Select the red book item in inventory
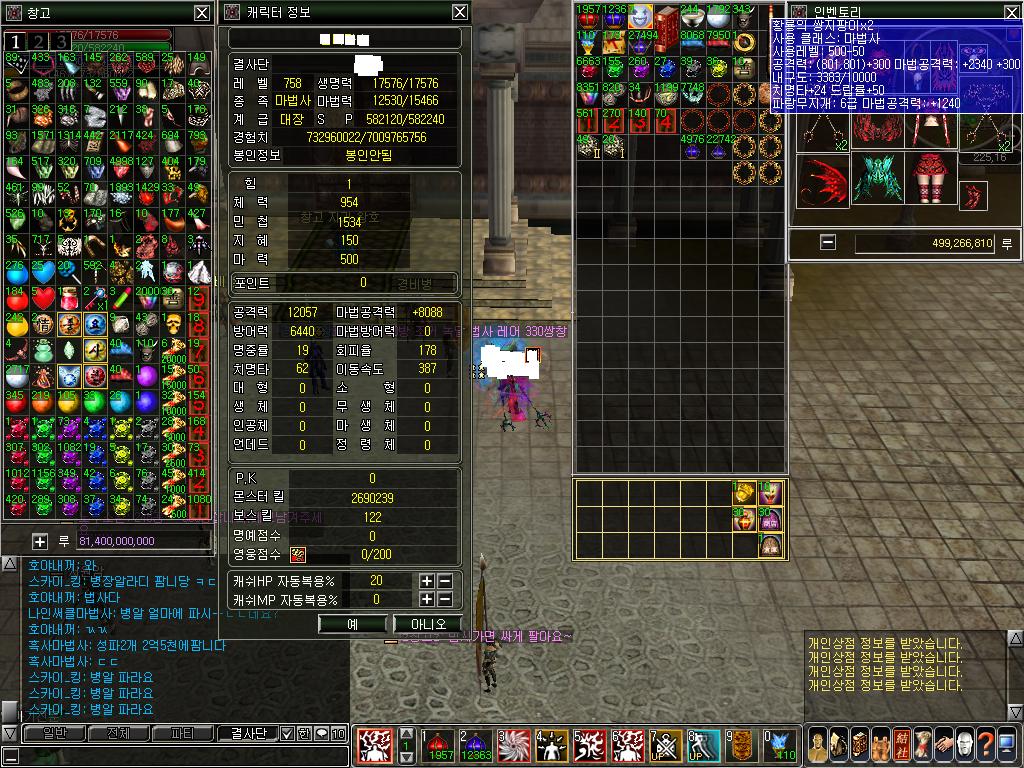This screenshot has height=768, width=1024. pyautogui.click(x=667, y=17)
